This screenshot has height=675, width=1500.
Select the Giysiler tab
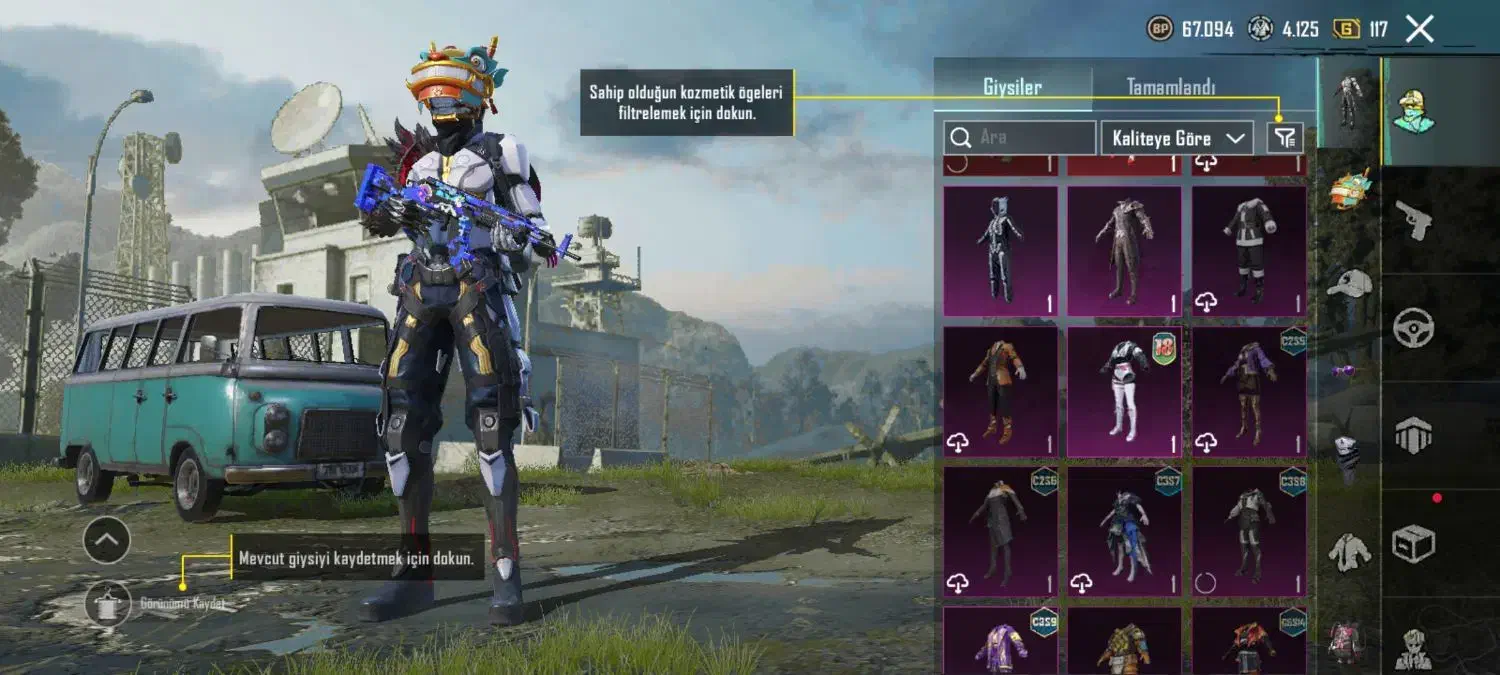click(x=1012, y=87)
